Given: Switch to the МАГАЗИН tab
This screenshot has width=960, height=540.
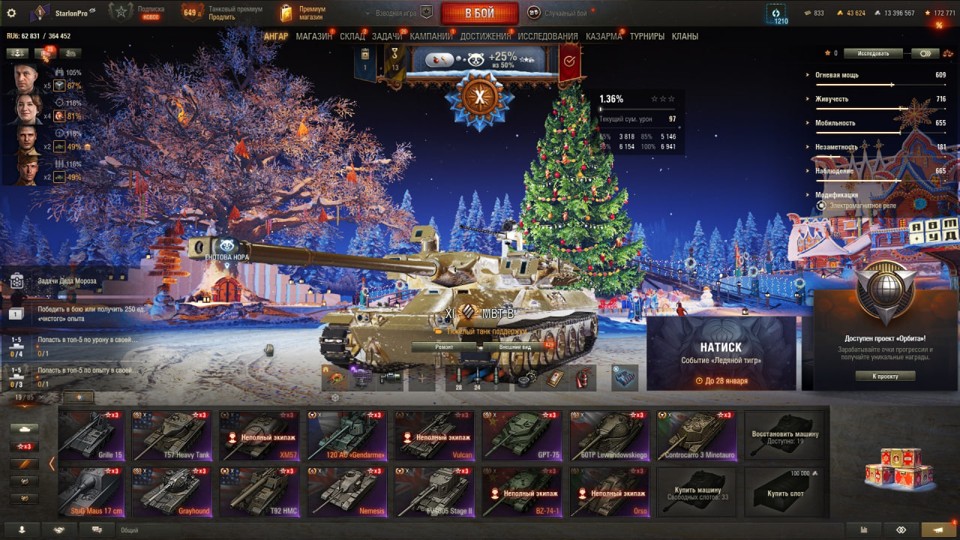Looking at the screenshot, I should [x=314, y=37].
